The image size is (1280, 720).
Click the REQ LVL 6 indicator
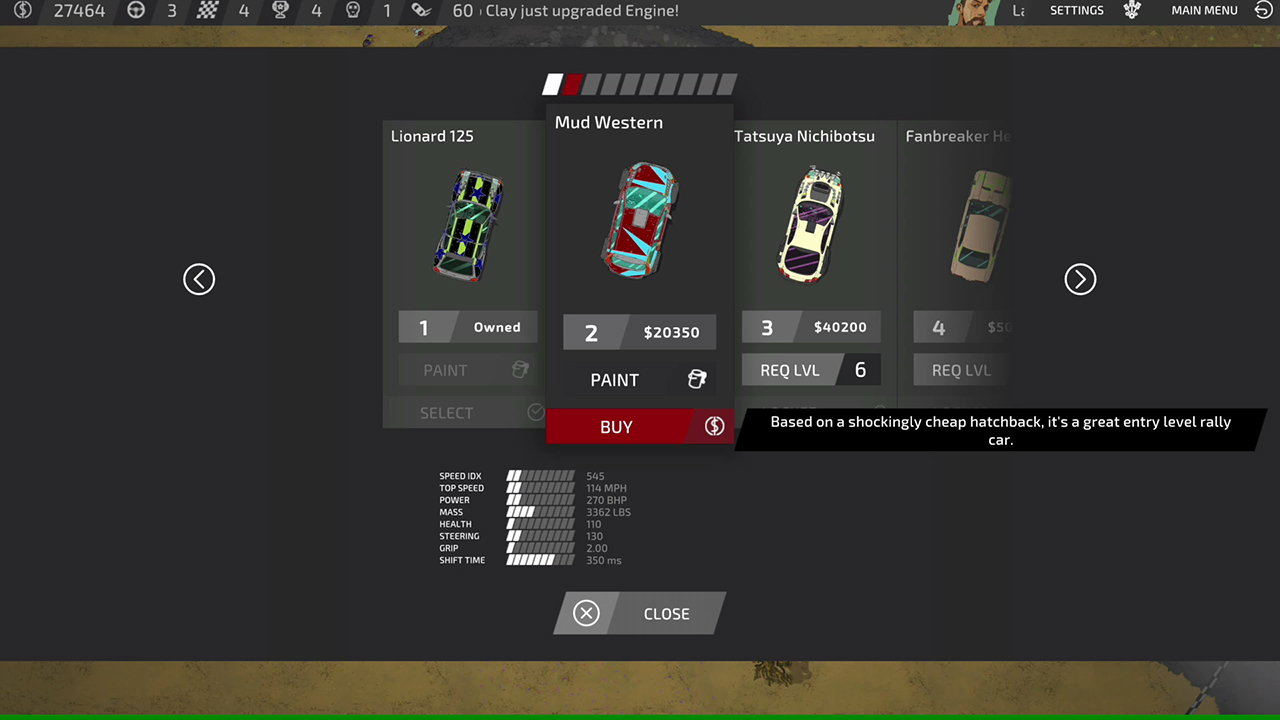811,370
